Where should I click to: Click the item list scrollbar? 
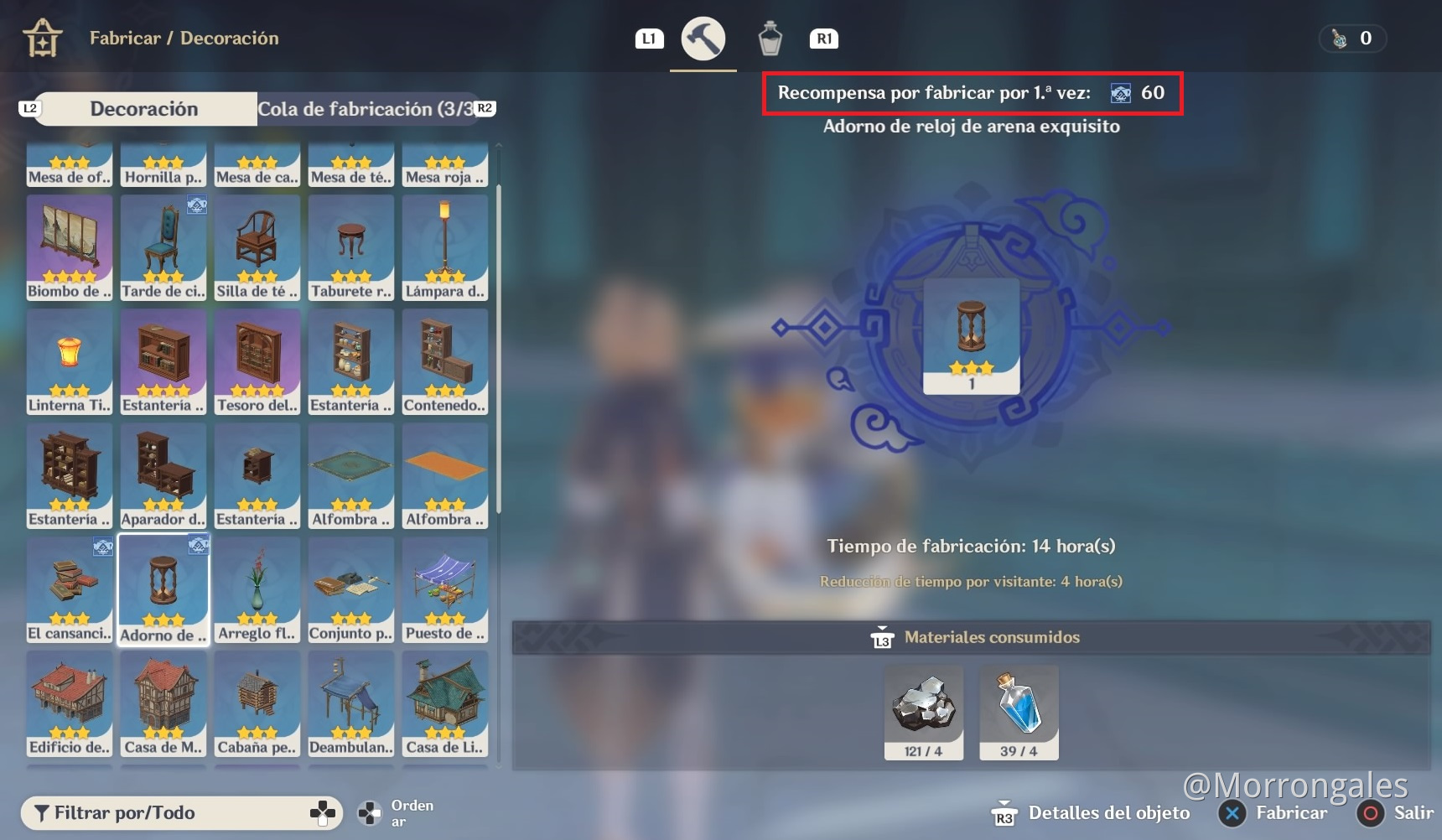[x=496, y=335]
